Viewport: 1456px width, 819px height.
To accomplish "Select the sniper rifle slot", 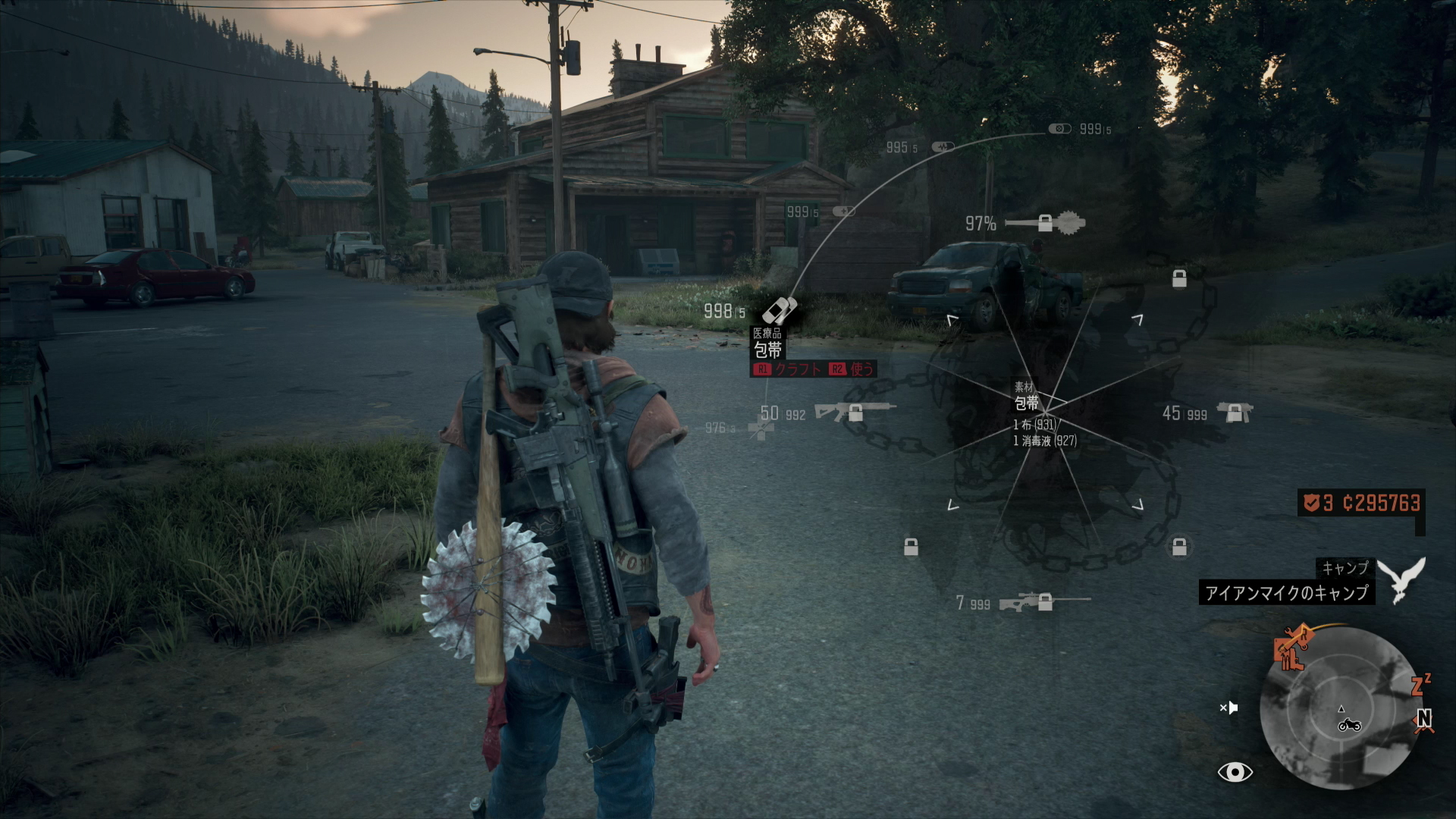I will [1043, 602].
